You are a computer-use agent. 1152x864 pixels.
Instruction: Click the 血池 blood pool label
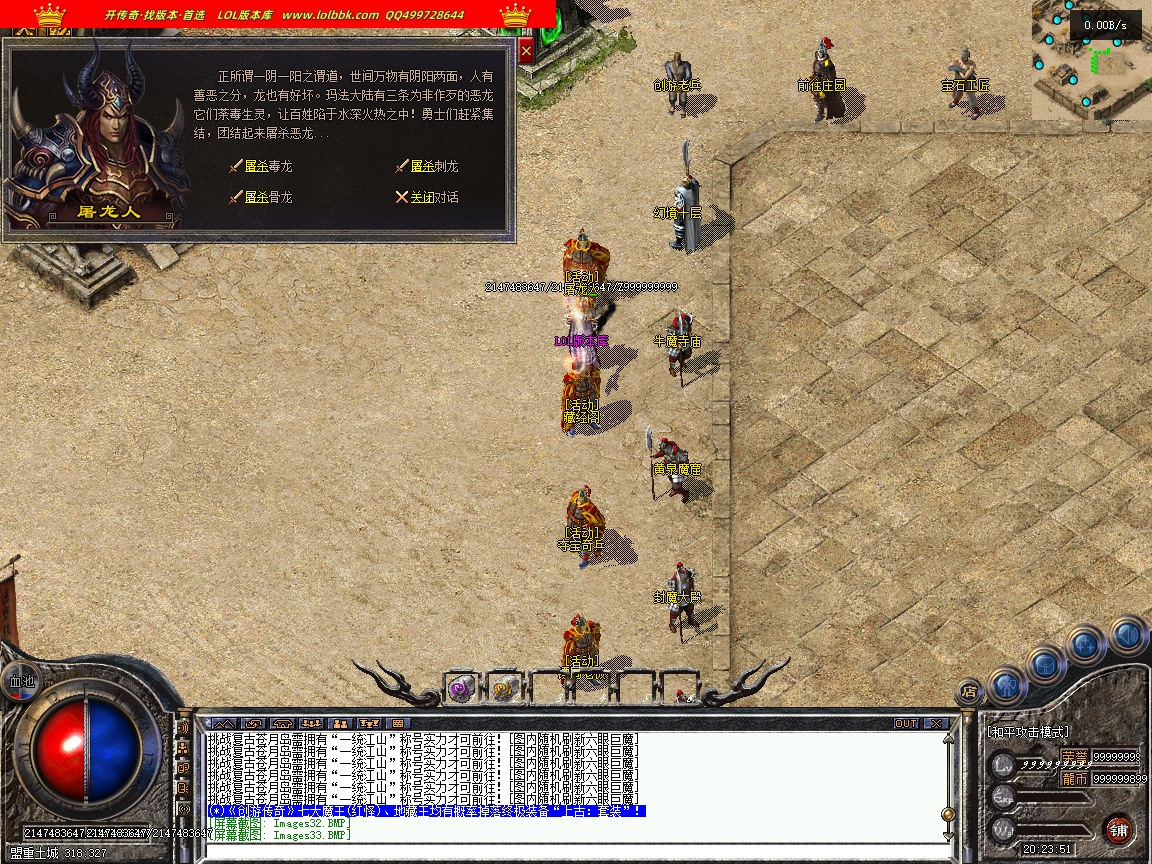[21, 681]
